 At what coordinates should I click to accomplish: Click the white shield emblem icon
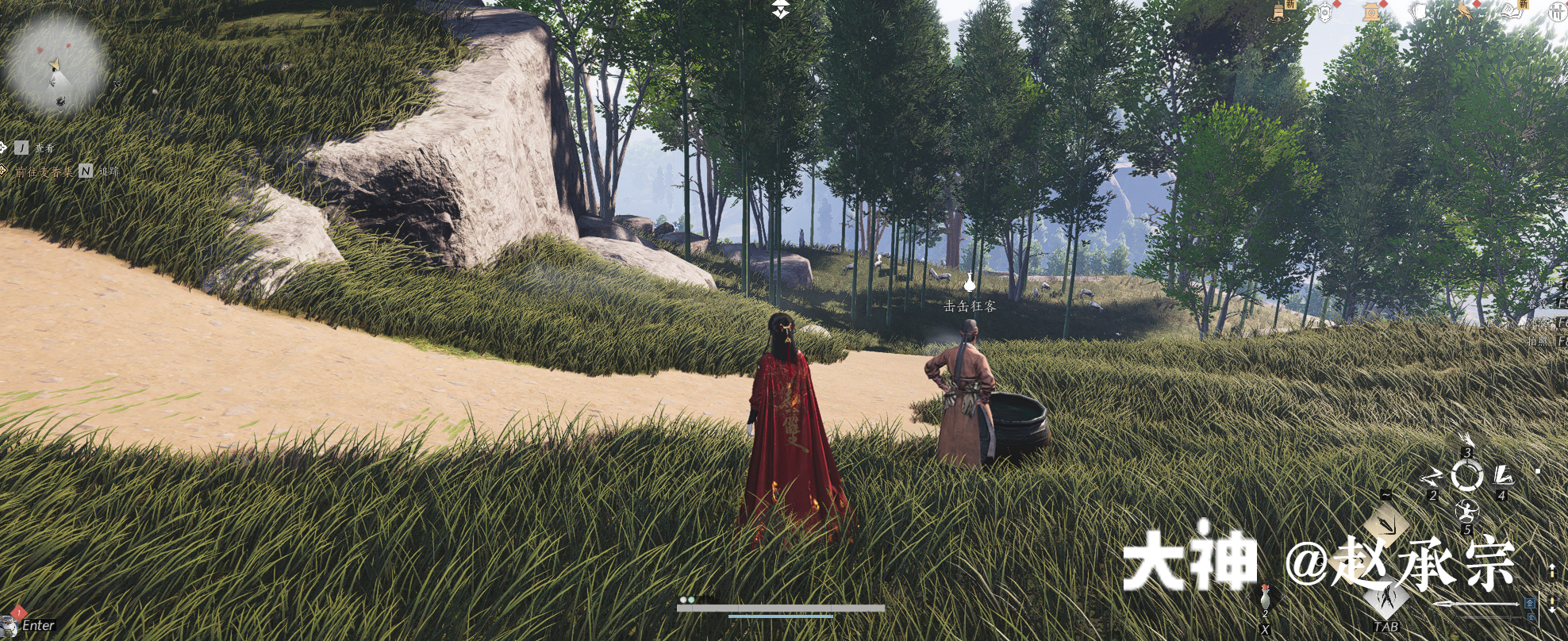point(1325,11)
